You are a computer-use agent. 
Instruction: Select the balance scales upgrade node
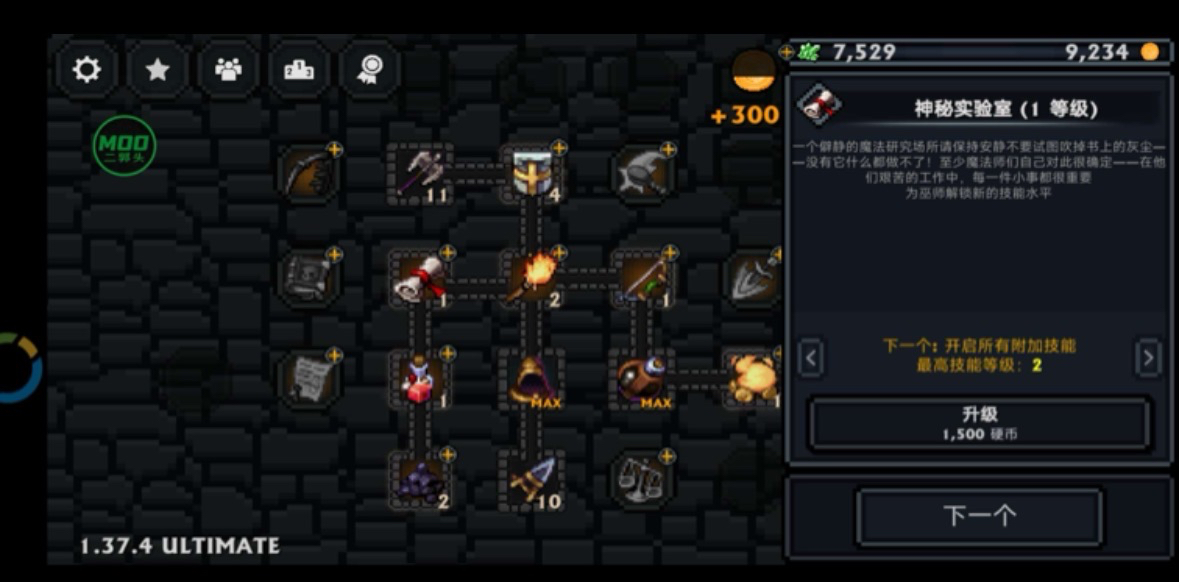[x=641, y=480]
